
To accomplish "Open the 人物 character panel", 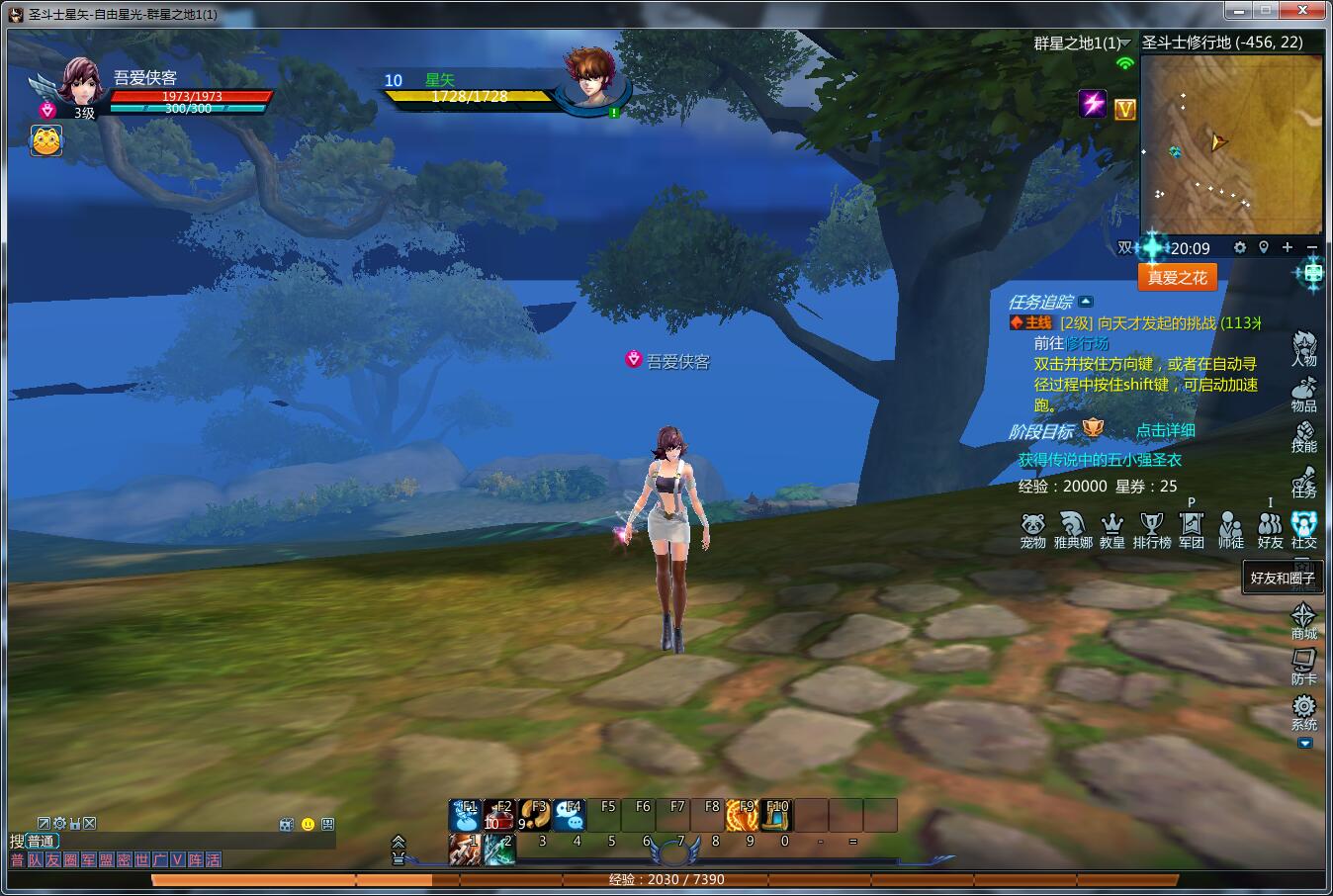I will [x=1304, y=348].
